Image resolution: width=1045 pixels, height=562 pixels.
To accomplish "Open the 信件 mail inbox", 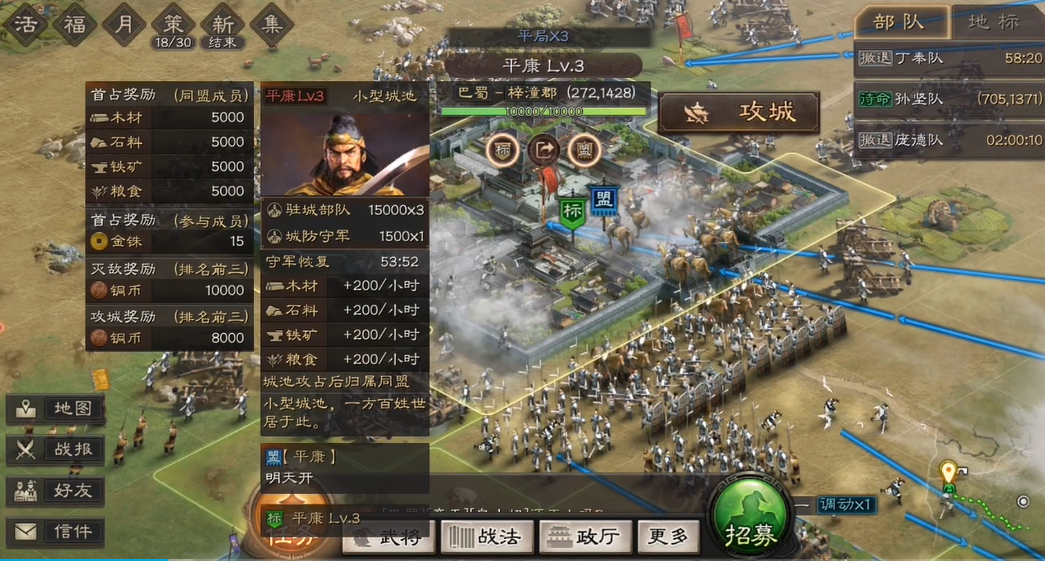I will [x=55, y=532].
